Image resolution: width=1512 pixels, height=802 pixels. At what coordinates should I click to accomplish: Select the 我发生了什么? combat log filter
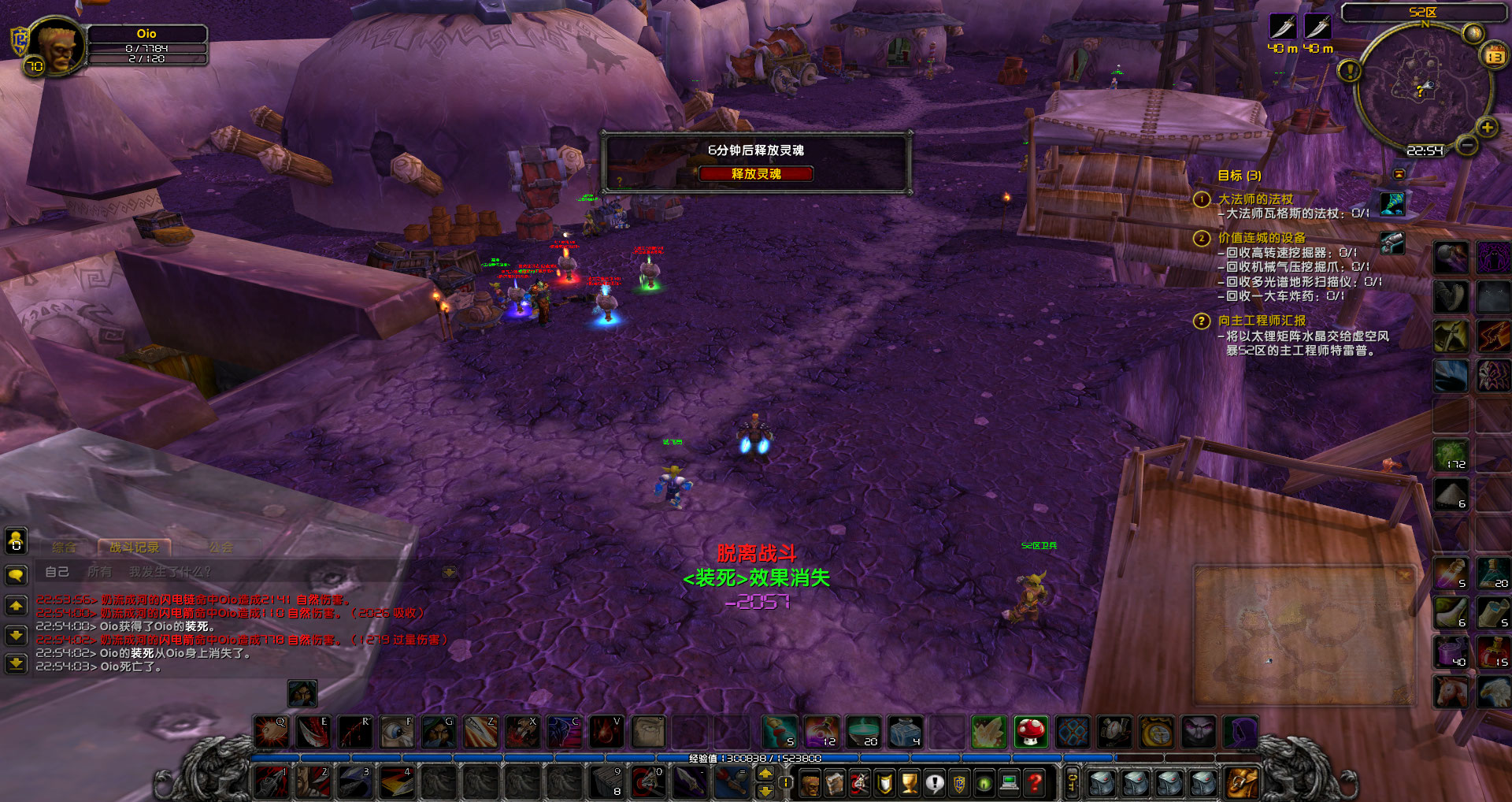pos(170,572)
